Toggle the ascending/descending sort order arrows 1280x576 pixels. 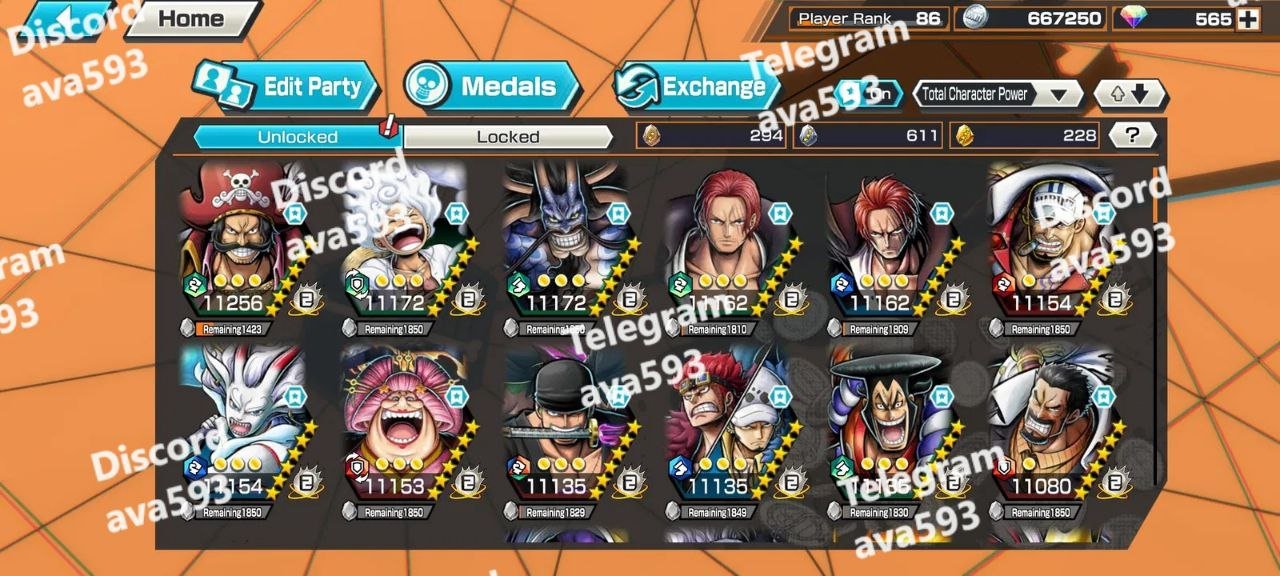[x=1129, y=95]
